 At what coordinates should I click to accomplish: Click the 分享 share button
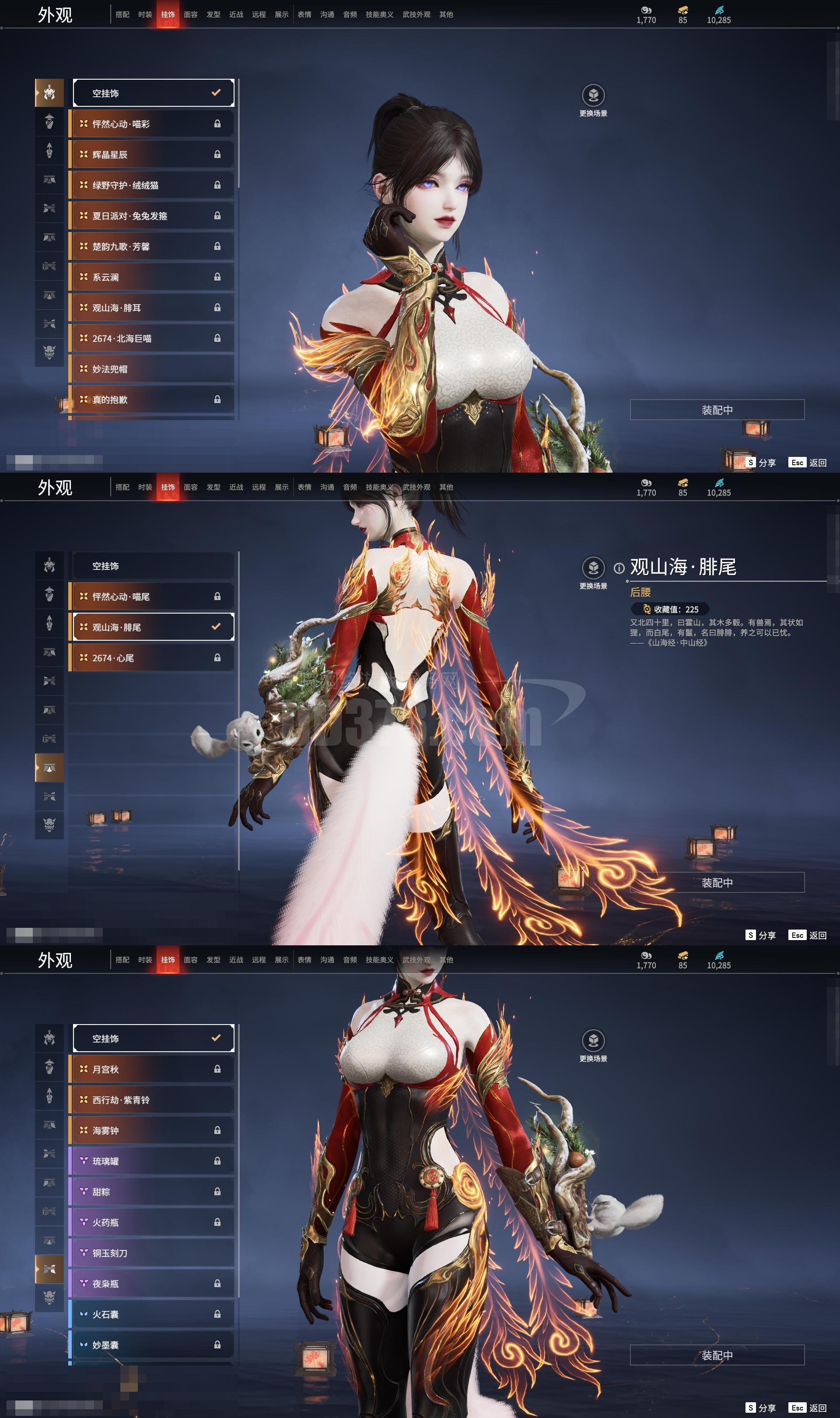click(x=762, y=463)
